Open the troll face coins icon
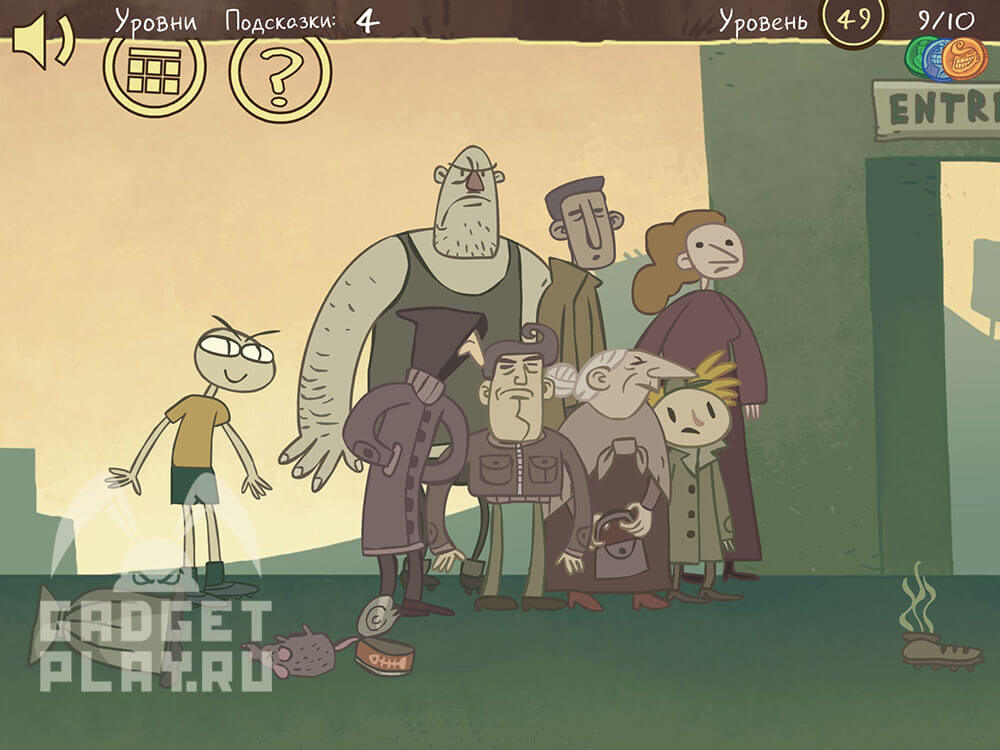The height and width of the screenshot is (750, 1000). 946,59
